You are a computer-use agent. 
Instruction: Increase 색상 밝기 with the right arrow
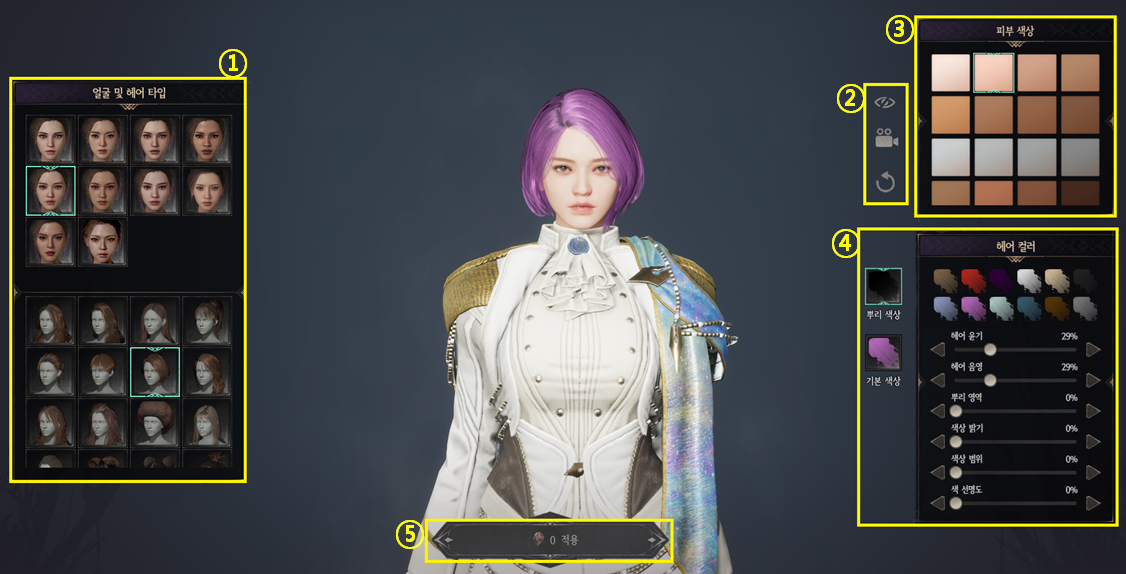click(x=1093, y=441)
